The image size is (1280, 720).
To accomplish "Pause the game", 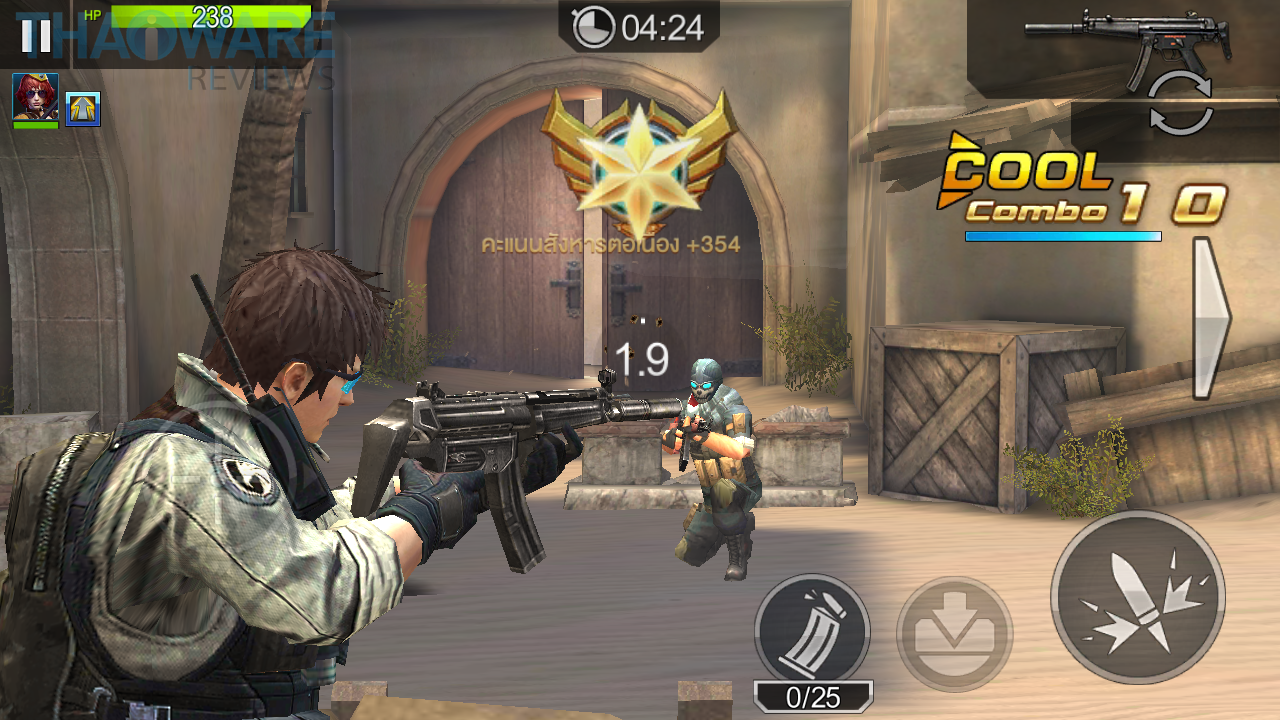I will point(36,34).
